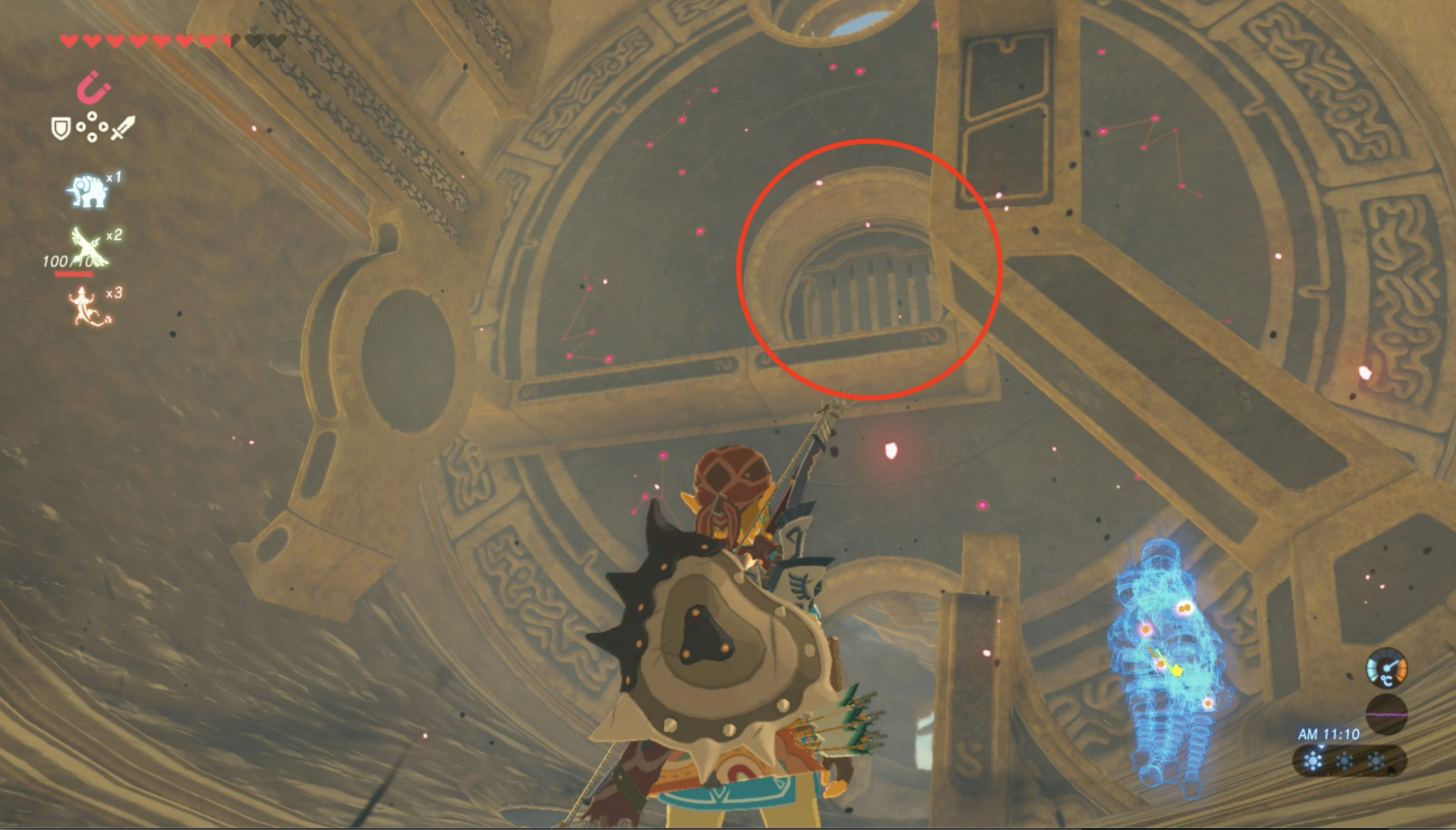Expand the D-pad right arrow selector
This screenshot has height=830, width=1456.
click(x=104, y=126)
